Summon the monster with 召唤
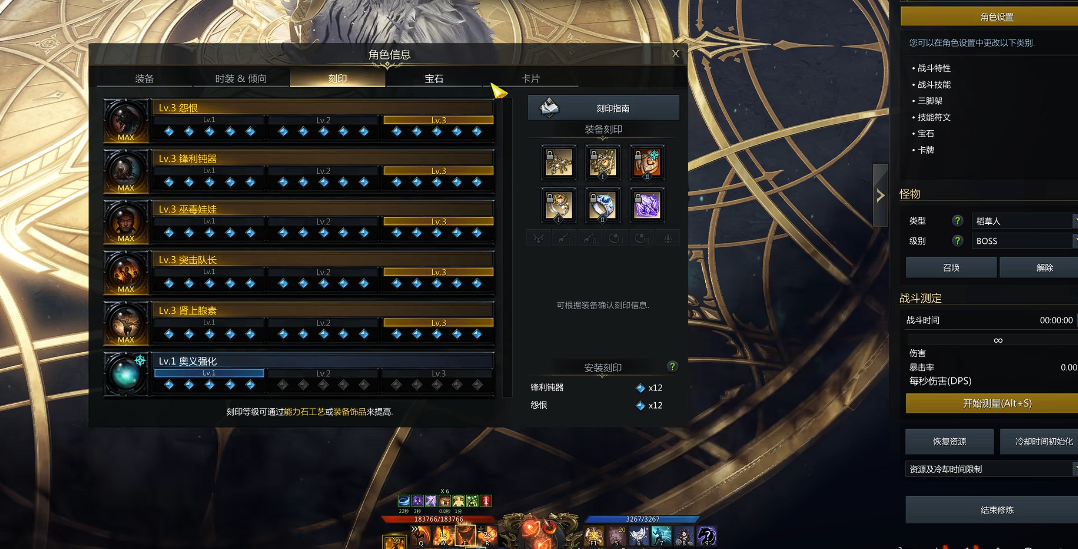The image size is (1078, 549). tap(950, 267)
